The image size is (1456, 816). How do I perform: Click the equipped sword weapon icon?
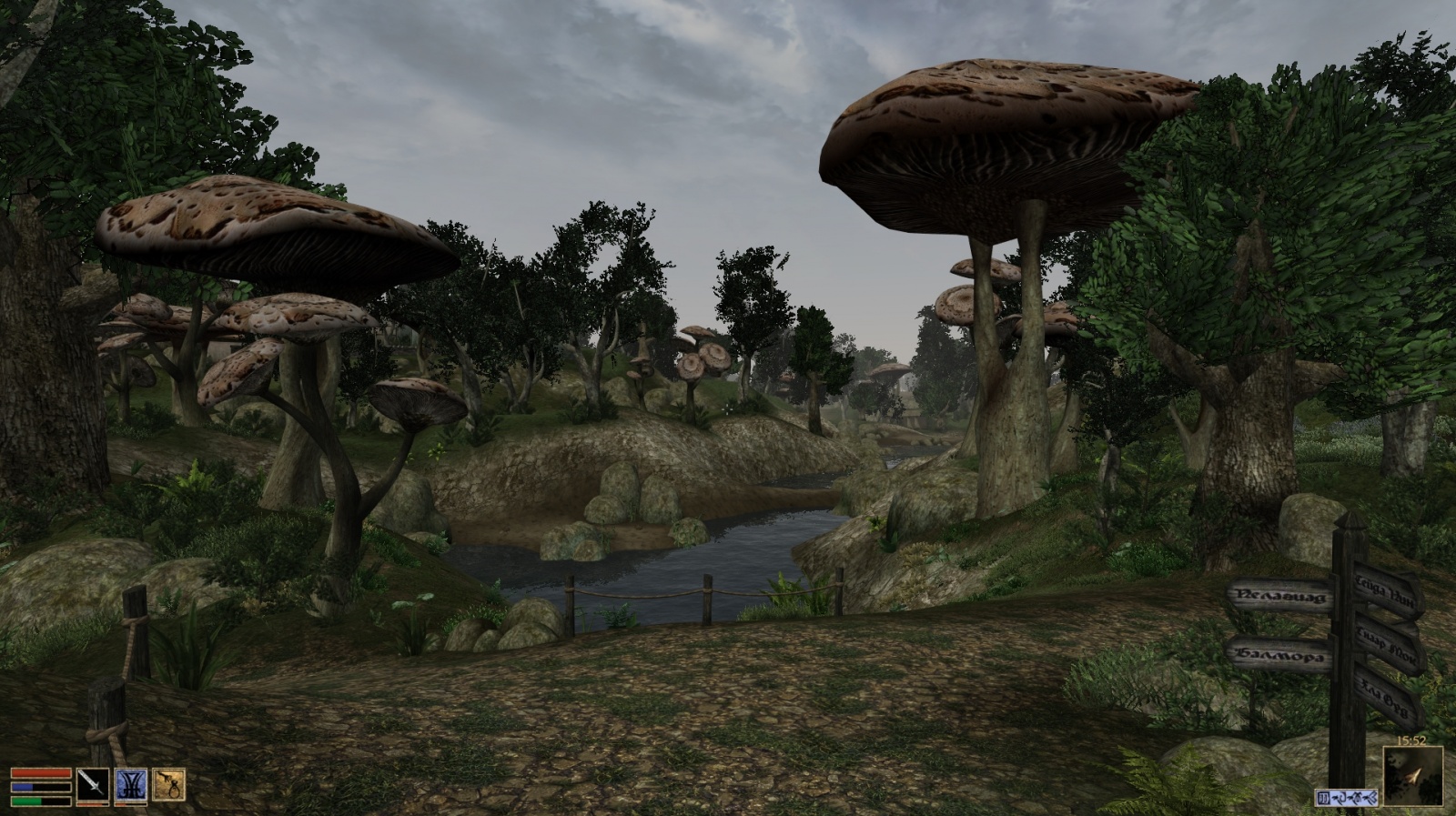coord(92,785)
